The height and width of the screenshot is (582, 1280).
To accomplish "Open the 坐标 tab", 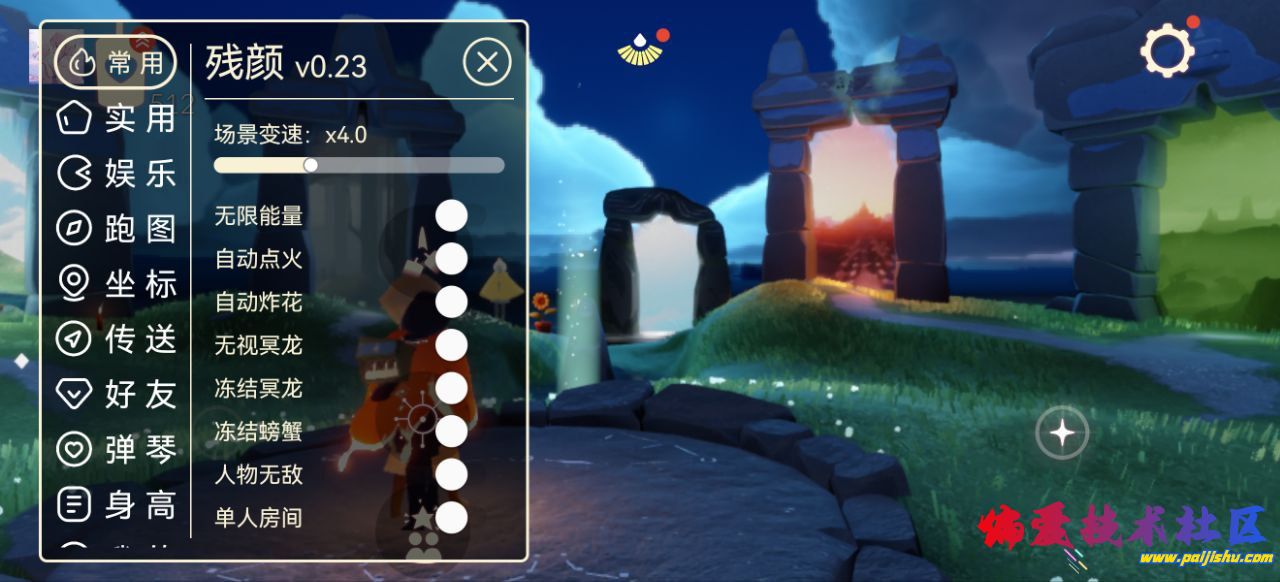I will coord(116,284).
